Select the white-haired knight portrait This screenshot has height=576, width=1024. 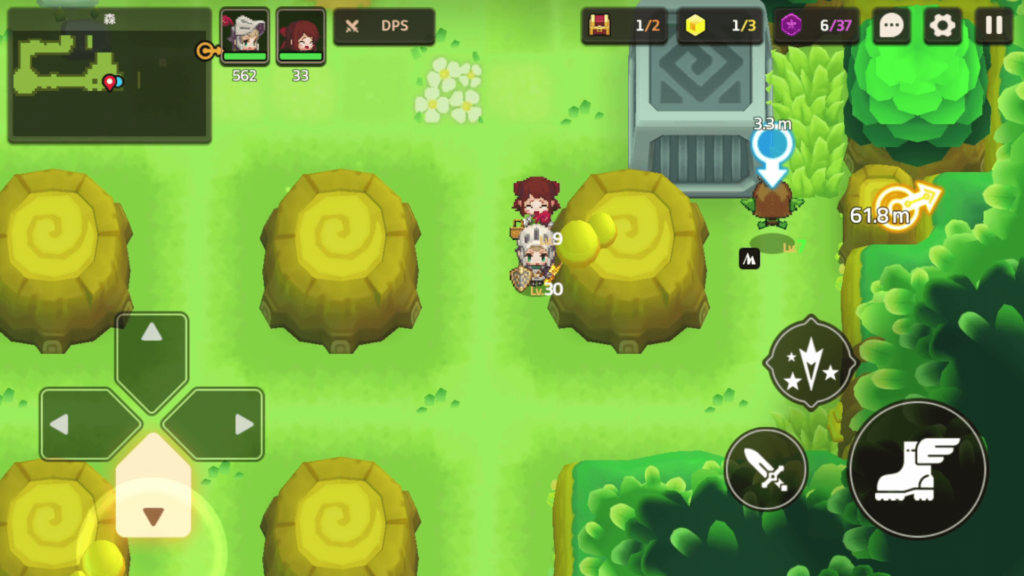pyautogui.click(x=244, y=36)
